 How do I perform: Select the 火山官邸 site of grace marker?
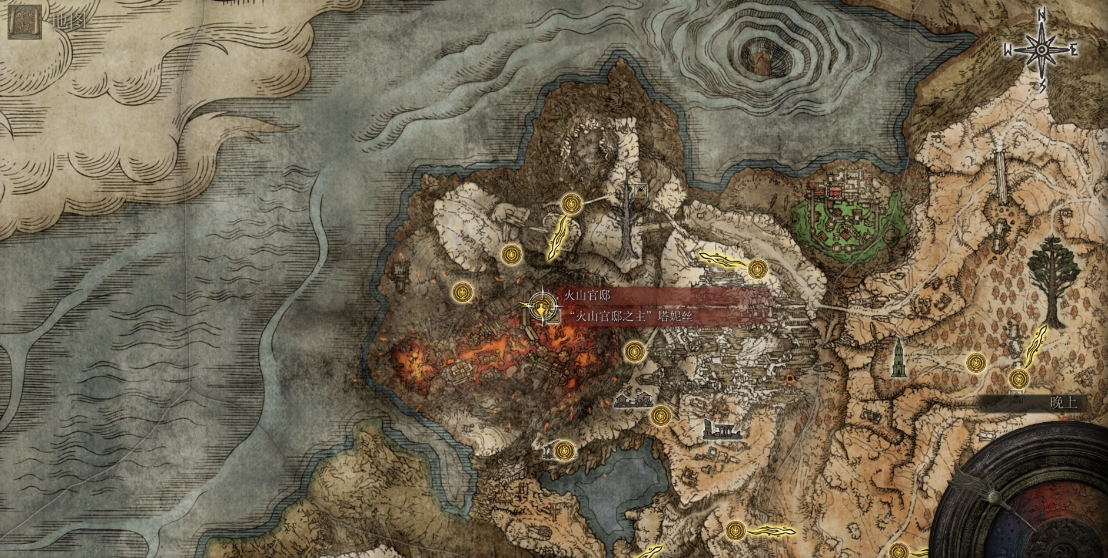[x=542, y=307]
